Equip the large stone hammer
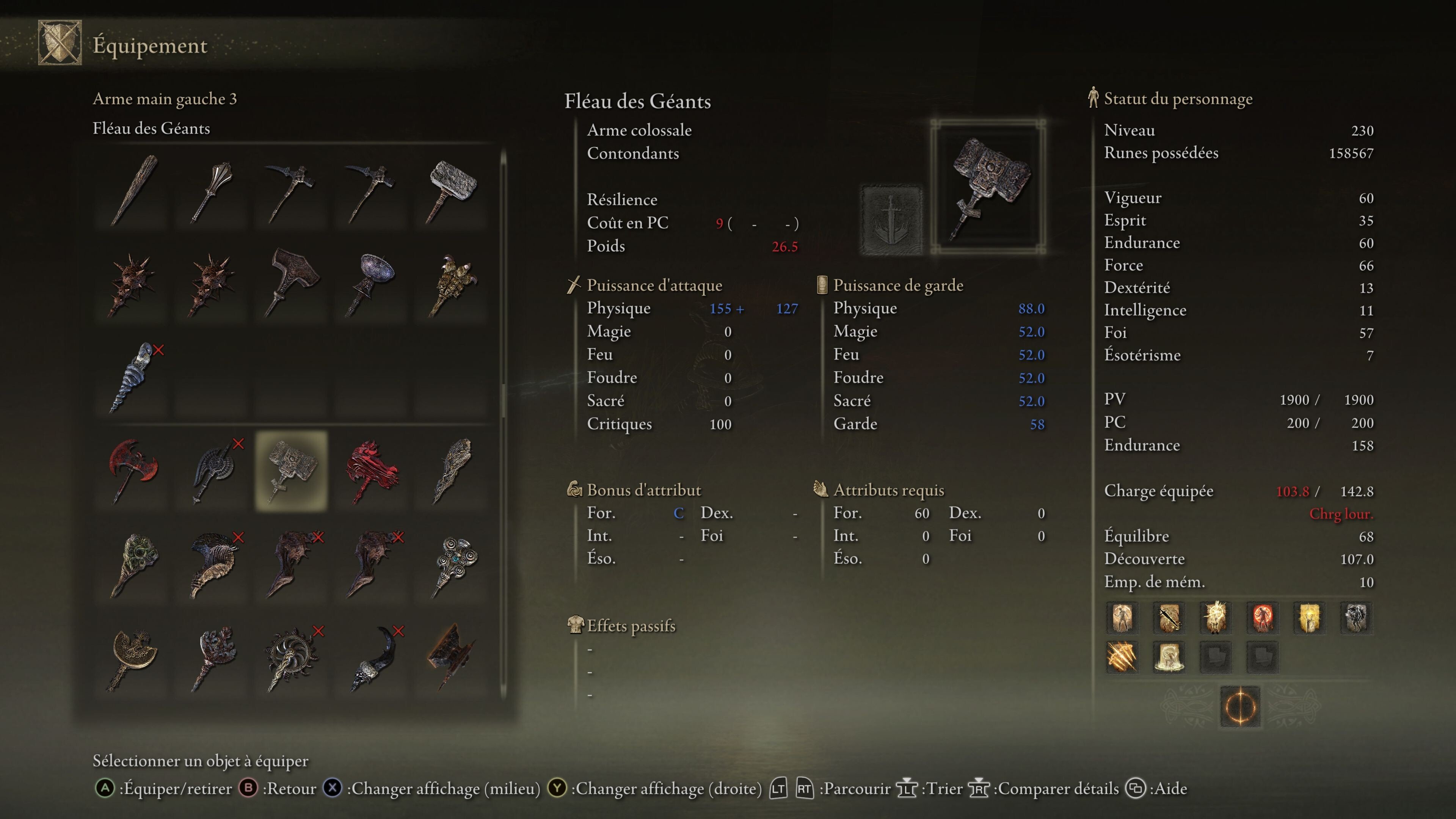The height and width of the screenshot is (819, 1456). point(452,190)
